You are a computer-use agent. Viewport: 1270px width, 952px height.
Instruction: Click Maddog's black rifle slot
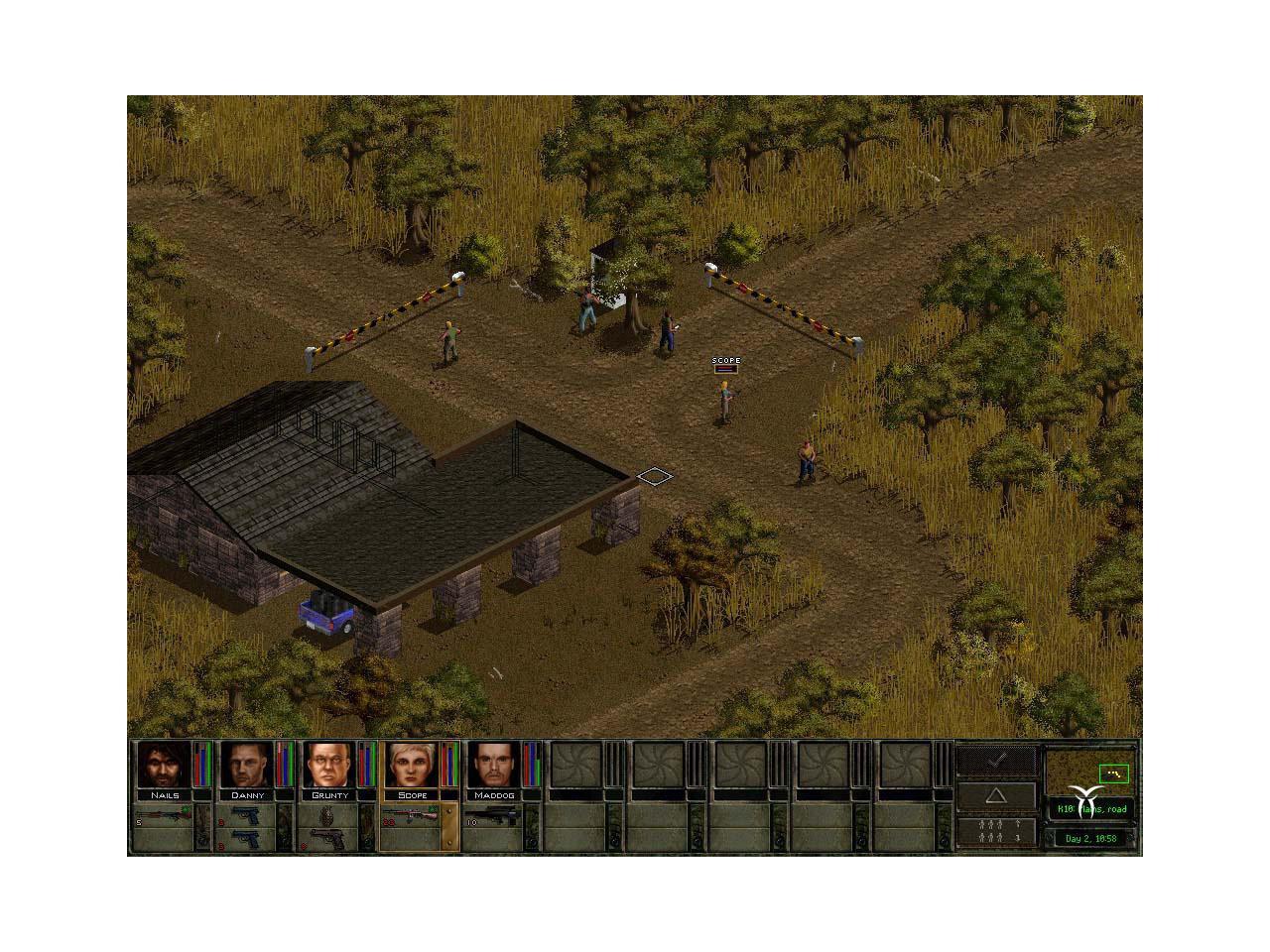(x=494, y=816)
